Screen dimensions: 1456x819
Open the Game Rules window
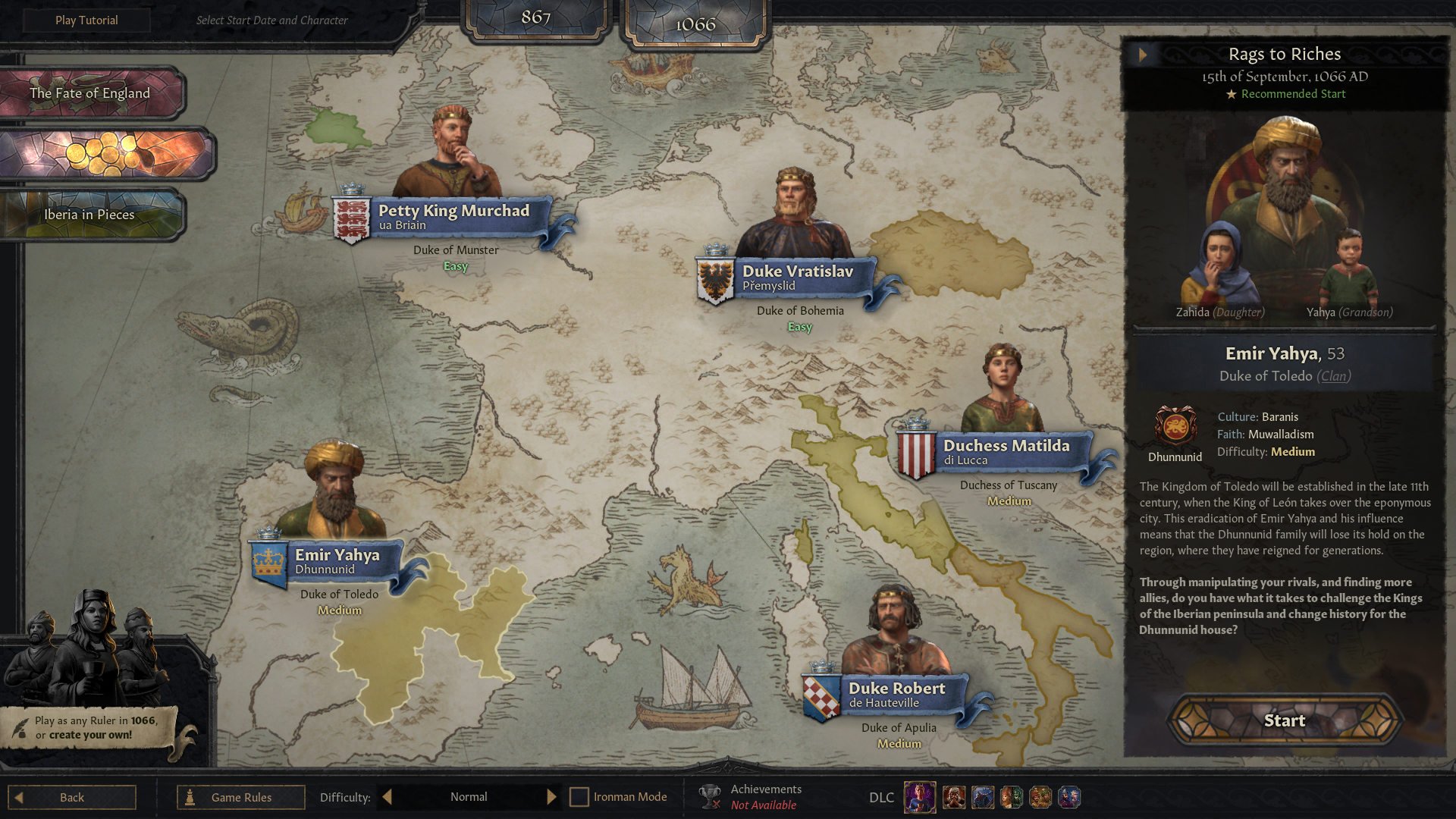click(241, 797)
